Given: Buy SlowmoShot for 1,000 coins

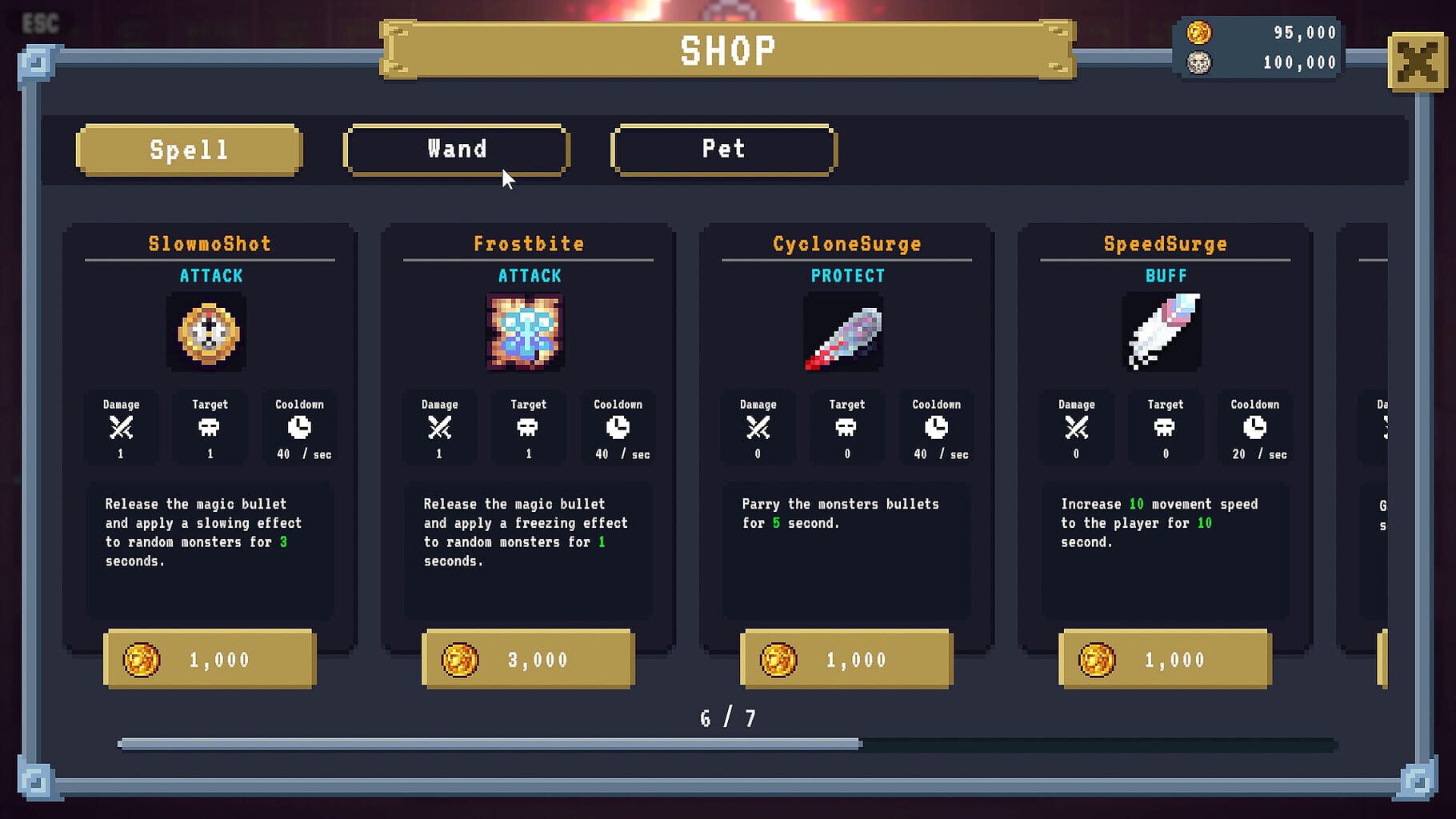Looking at the screenshot, I should pyautogui.click(x=210, y=660).
